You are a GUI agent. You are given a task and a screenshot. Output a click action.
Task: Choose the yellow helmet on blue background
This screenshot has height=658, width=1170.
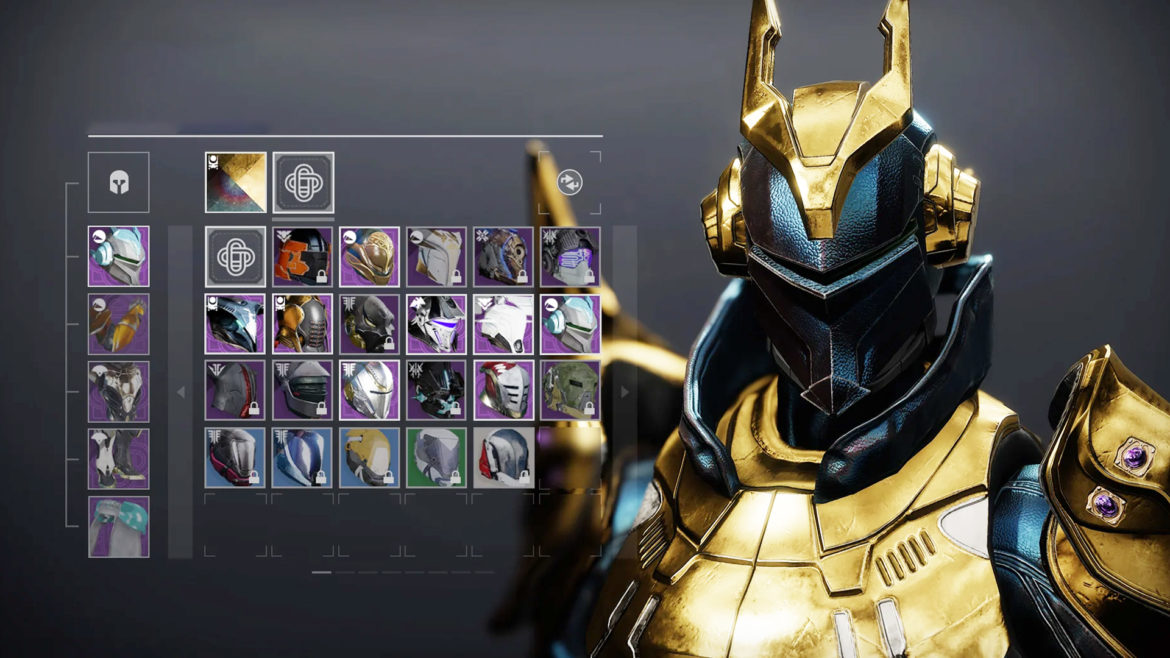[x=369, y=458]
